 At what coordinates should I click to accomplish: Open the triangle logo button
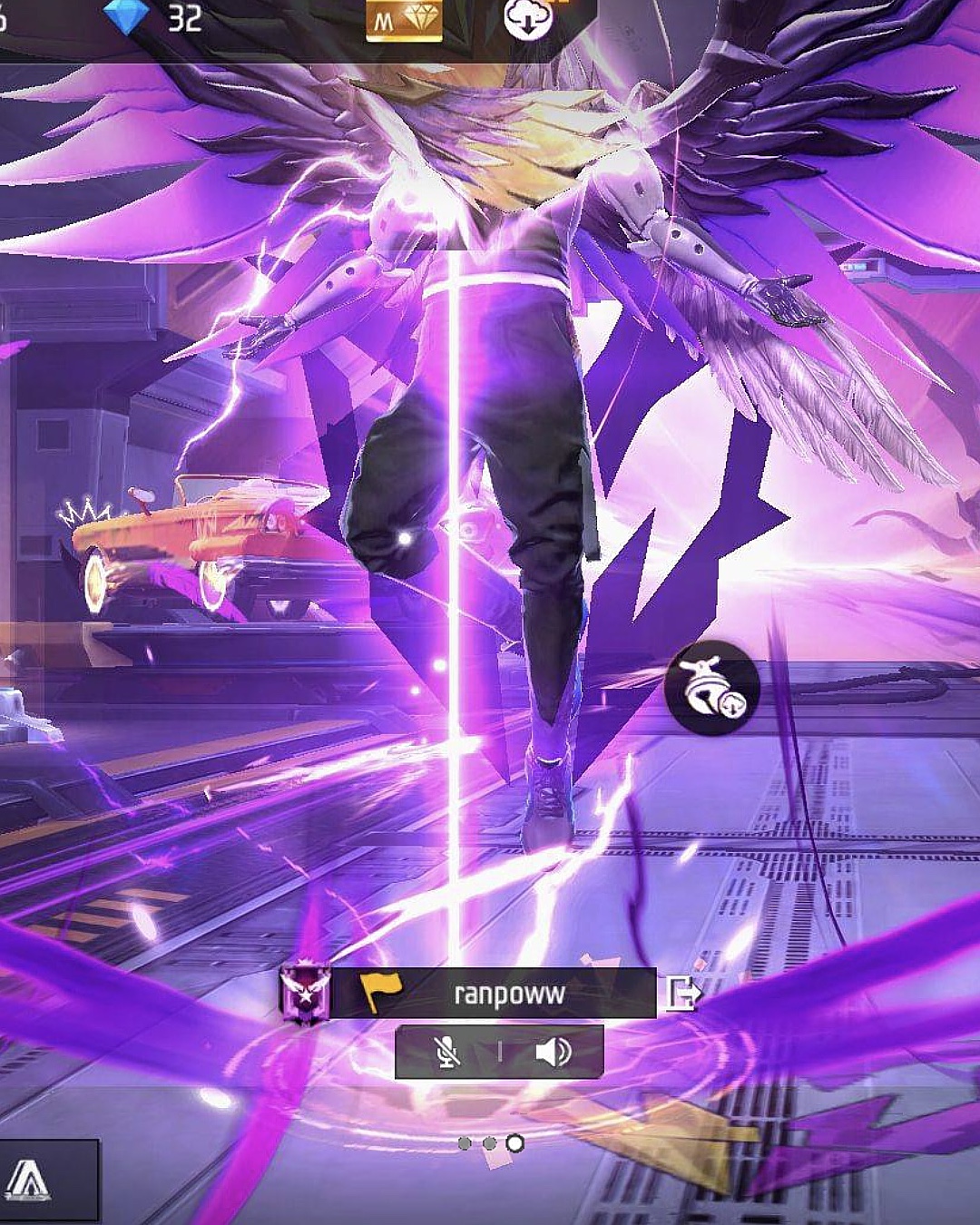[29, 1181]
